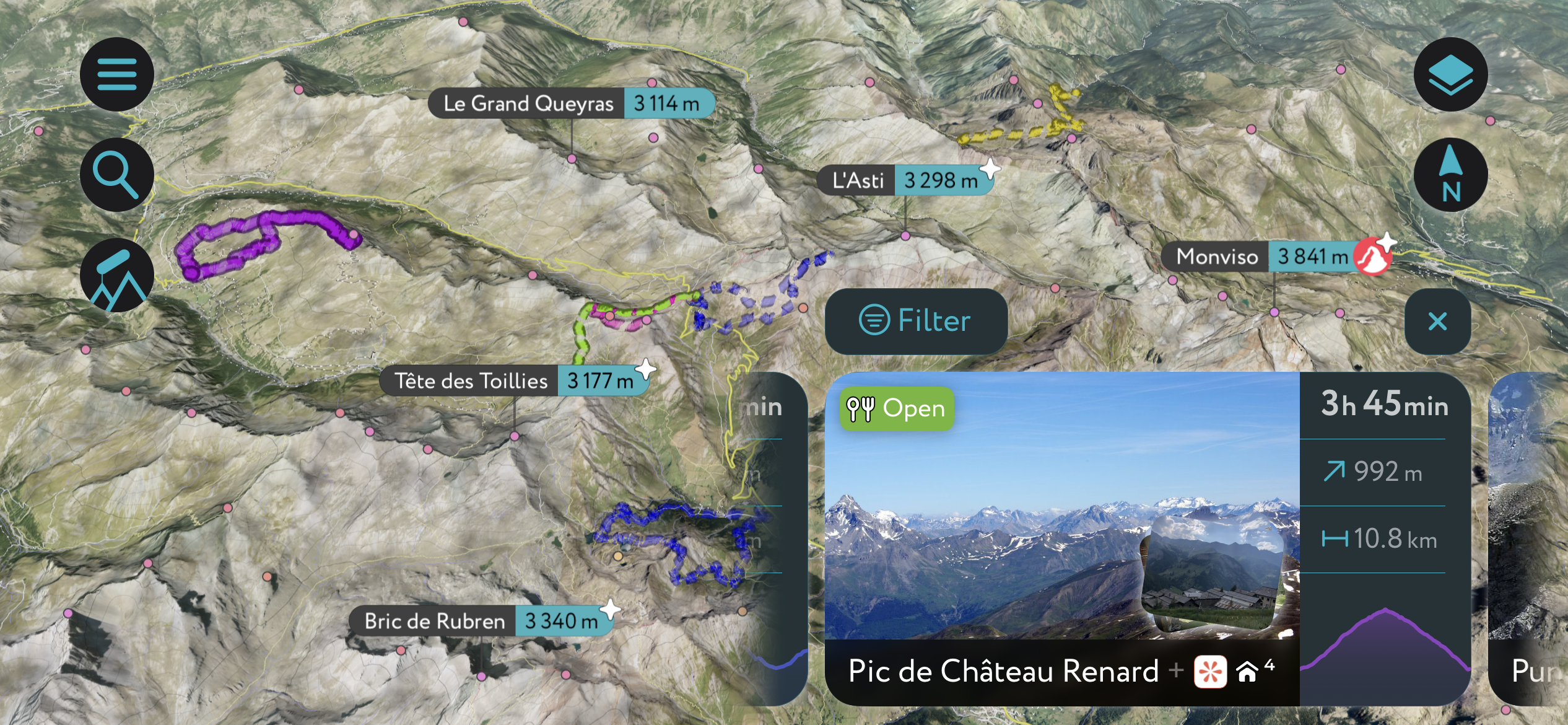This screenshot has height=725, width=1568.
Task: Open the search tool
Action: coord(116,174)
